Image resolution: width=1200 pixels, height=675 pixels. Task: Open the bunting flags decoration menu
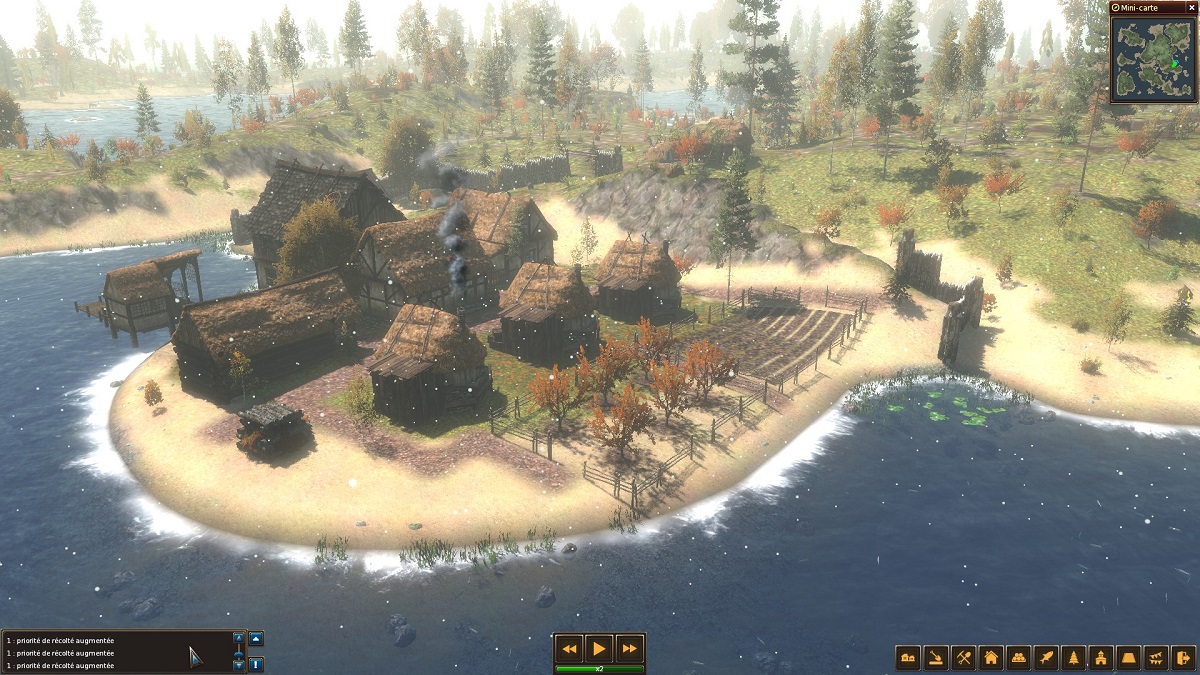tap(1157, 658)
